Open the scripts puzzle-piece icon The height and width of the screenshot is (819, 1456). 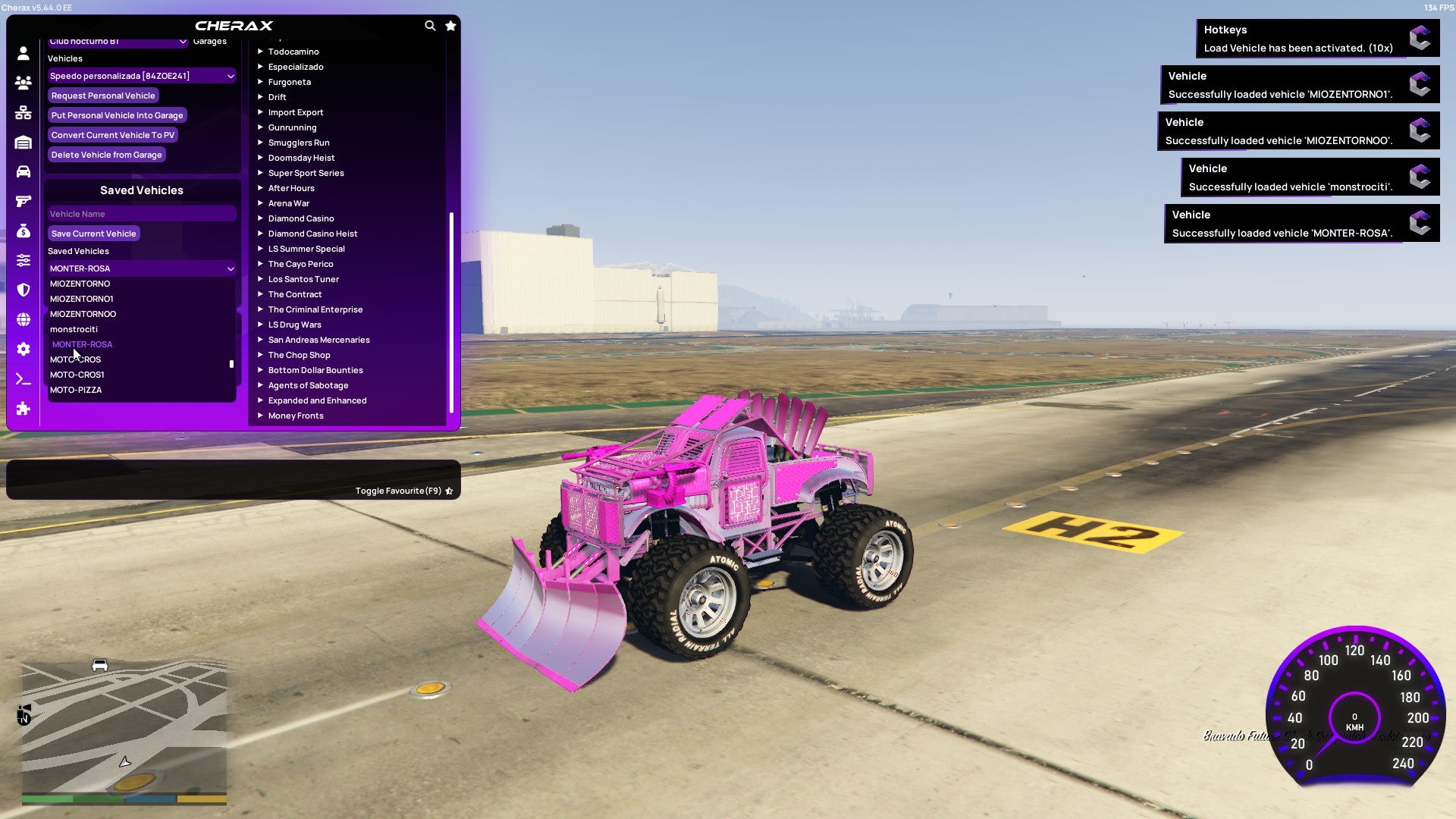23,409
